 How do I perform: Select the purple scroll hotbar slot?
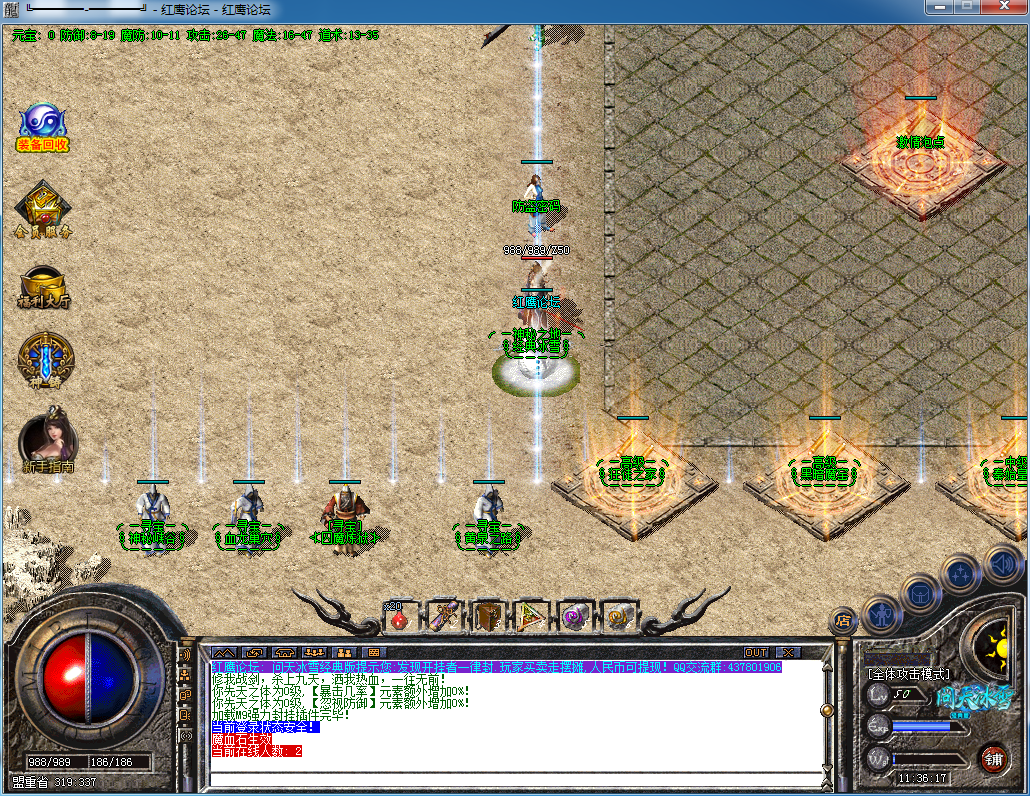coord(443,617)
